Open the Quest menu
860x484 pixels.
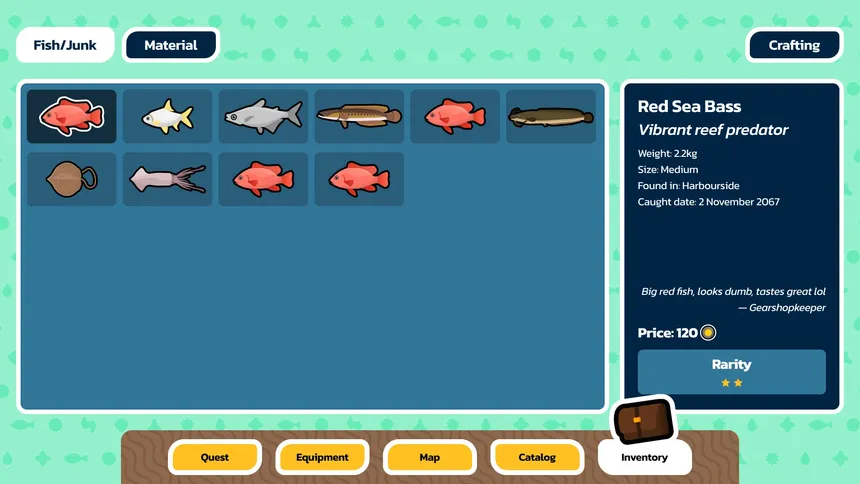point(215,457)
